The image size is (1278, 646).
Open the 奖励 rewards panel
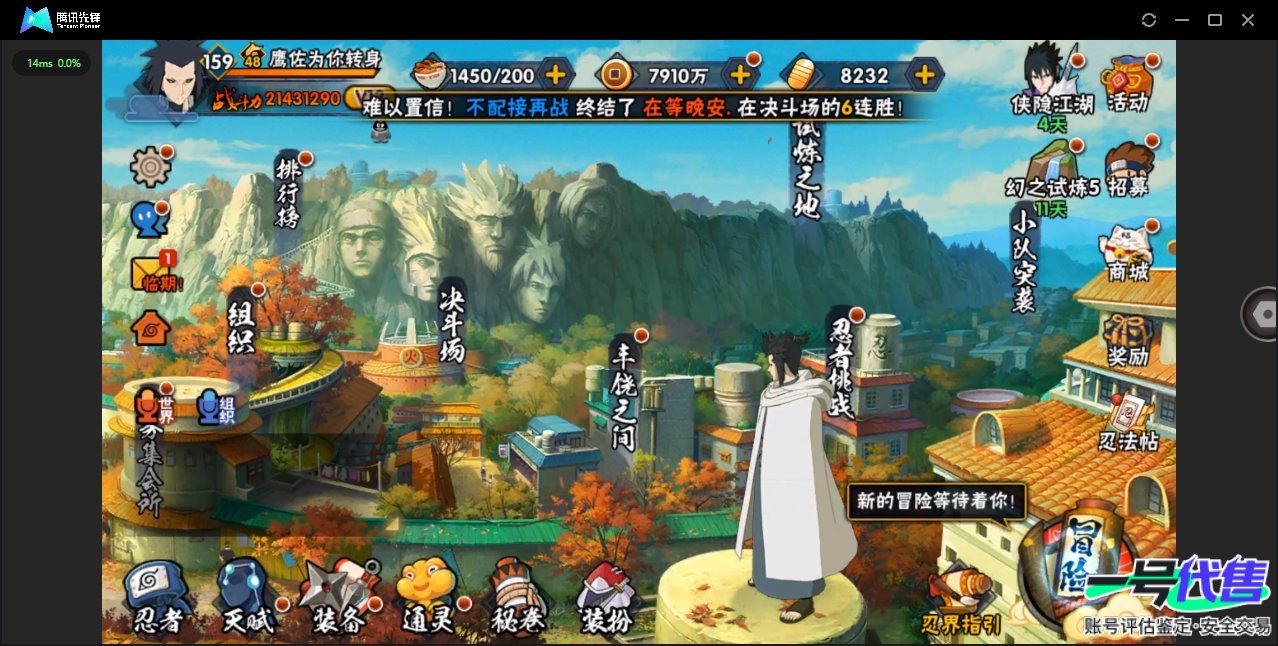point(1127,338)
